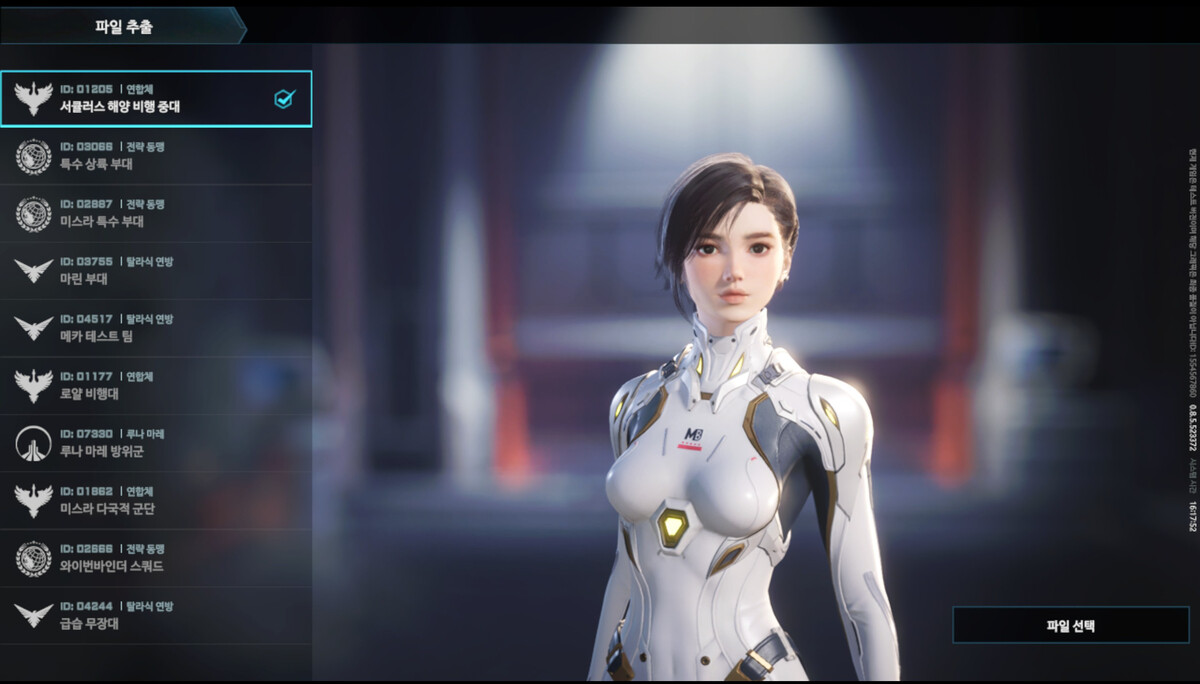Select the 미스라 다국적 군단 row
The height and width of the screenshot is (684, 1200).
[155, 501]
